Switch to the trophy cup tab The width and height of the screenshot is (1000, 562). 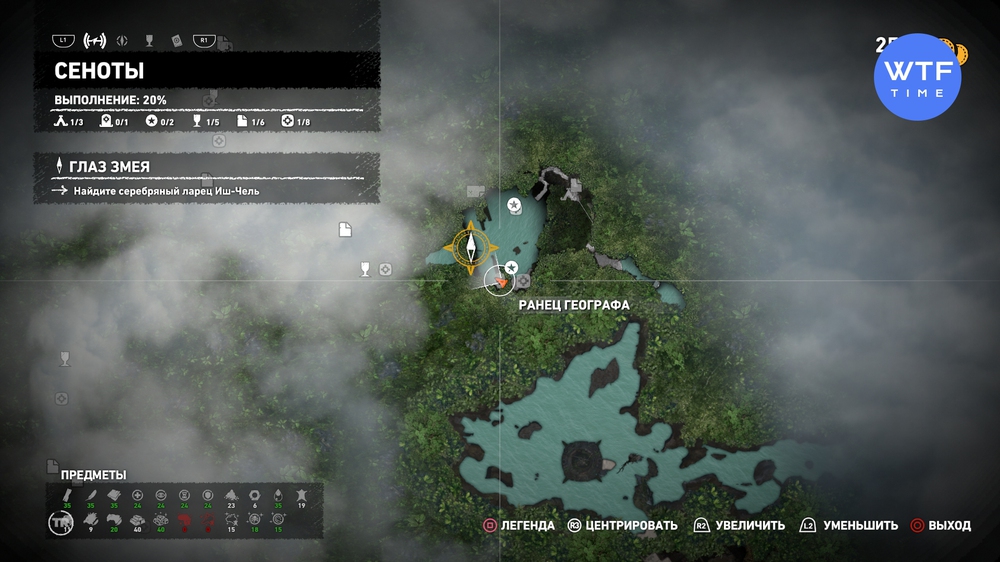[x=149, y=41]
